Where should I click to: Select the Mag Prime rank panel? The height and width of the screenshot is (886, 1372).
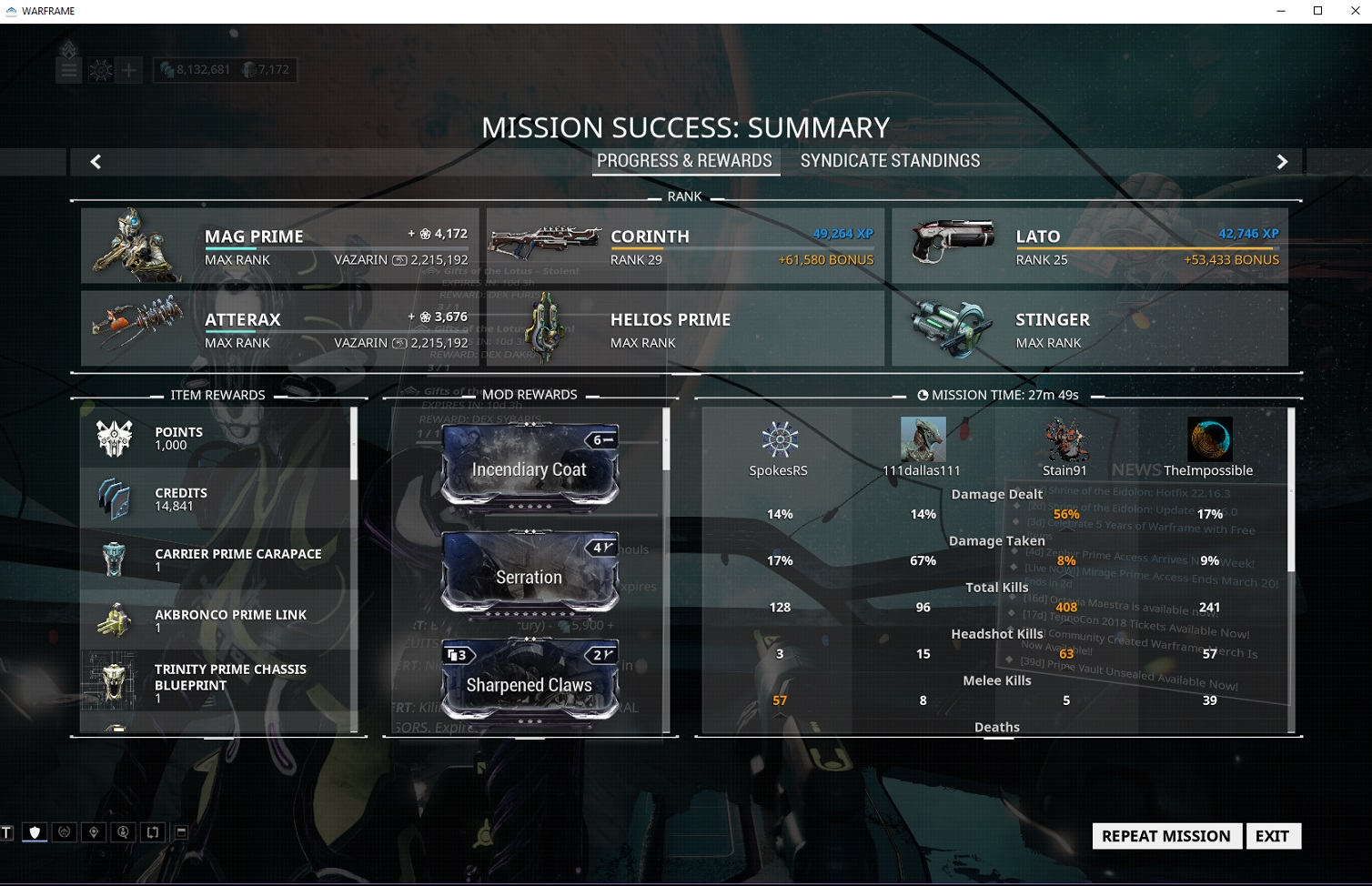pos(279,246)
